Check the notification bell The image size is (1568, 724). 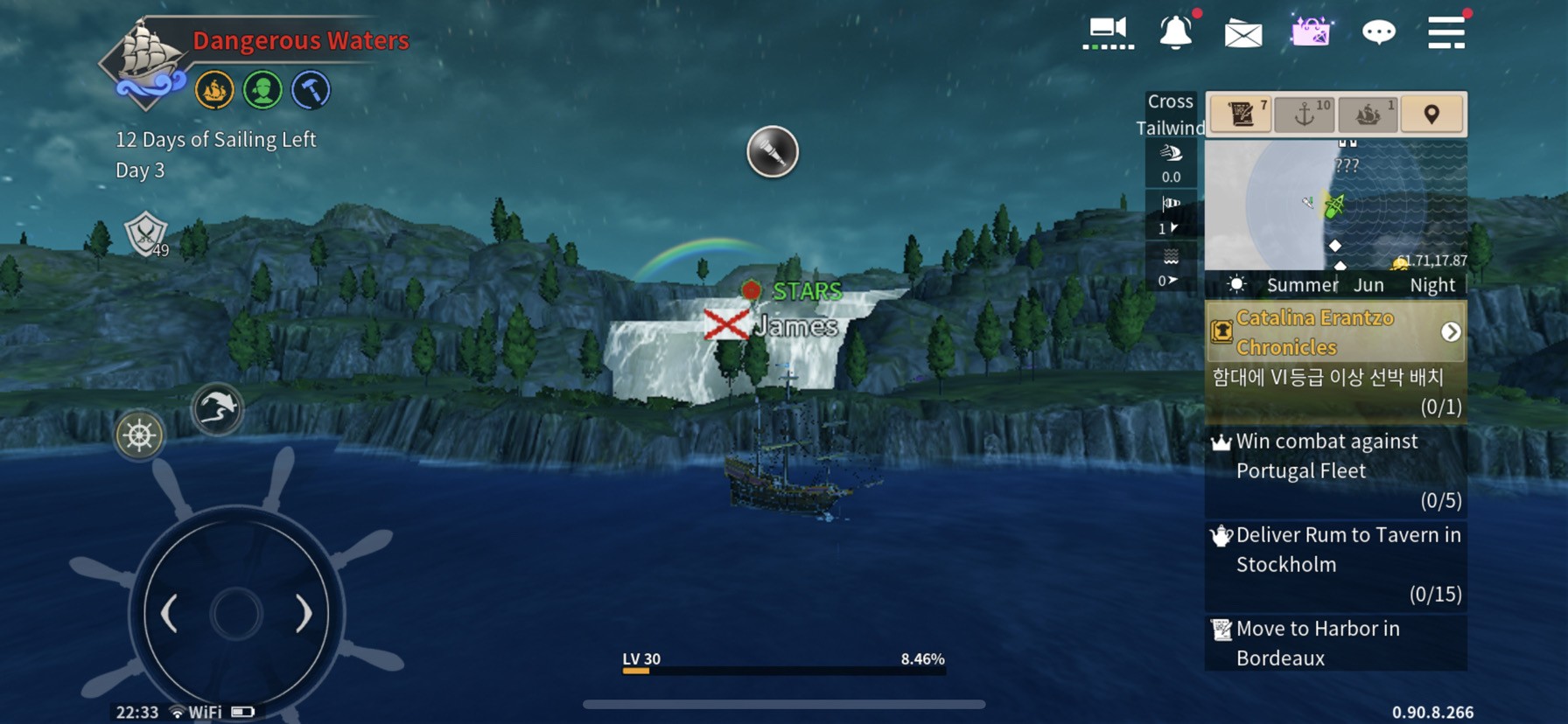(x=1175, y=33)
